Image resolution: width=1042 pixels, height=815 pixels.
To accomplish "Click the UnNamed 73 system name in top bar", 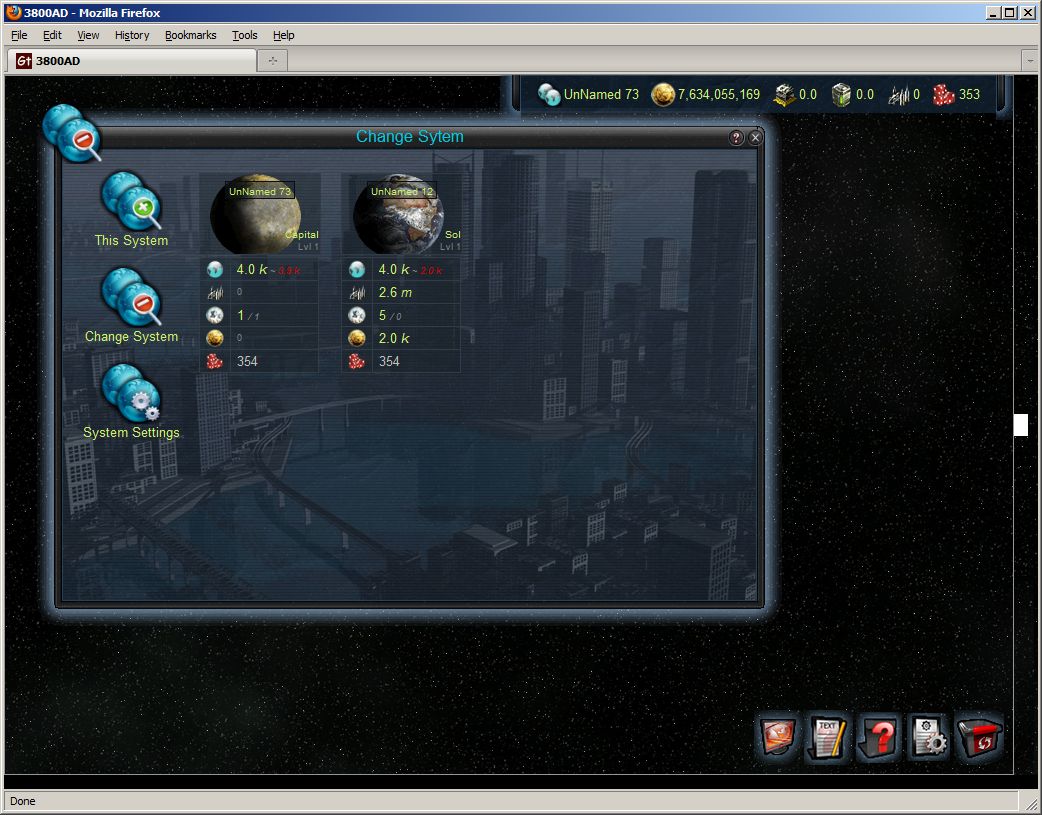I will coord(600,95).
